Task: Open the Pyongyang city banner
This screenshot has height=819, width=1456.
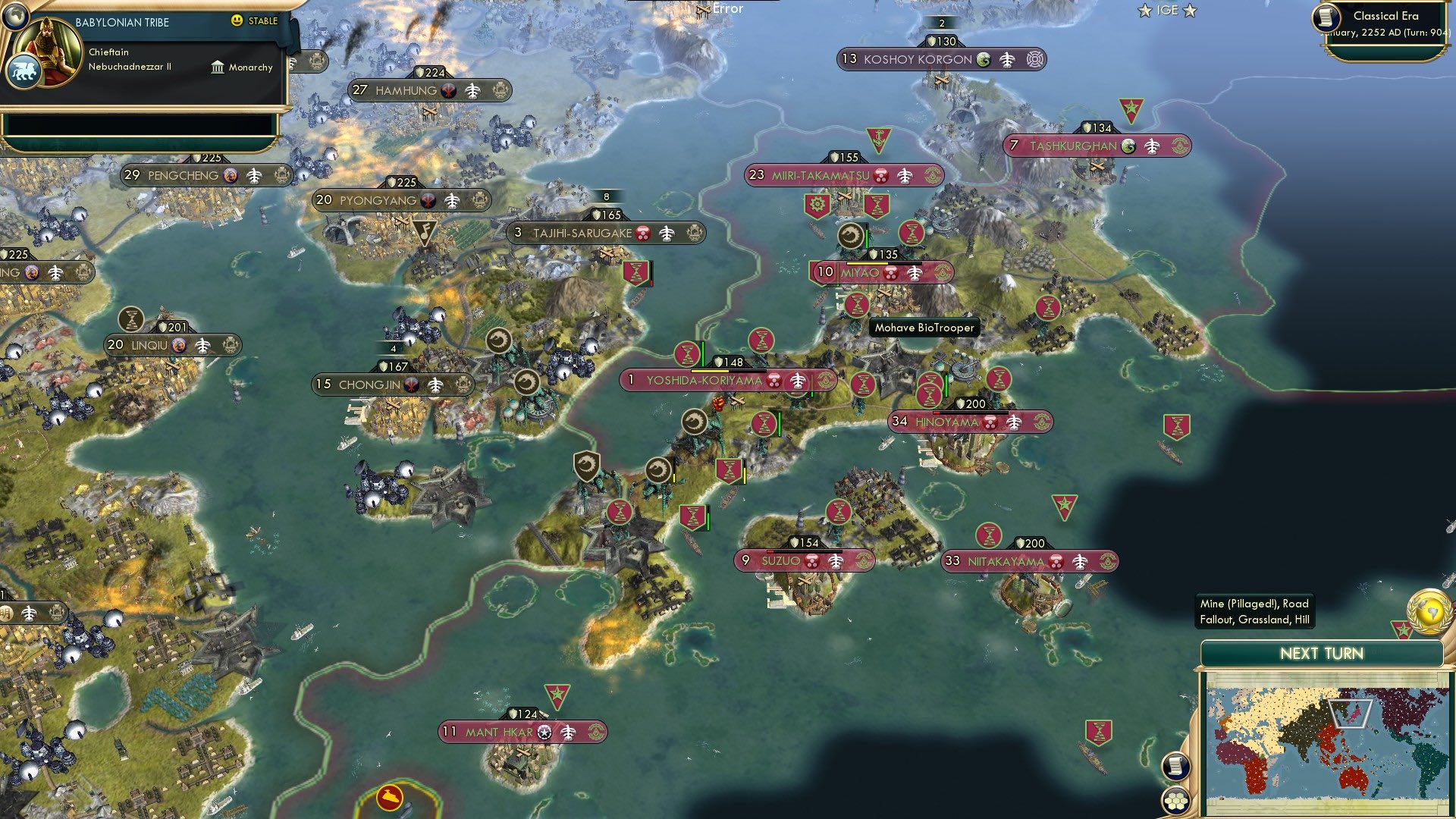Action: 378,201
